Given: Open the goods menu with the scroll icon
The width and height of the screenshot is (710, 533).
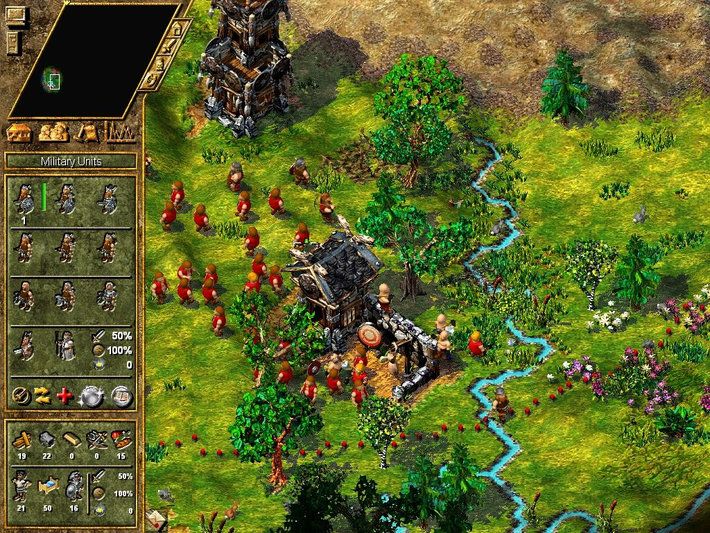Looking at the screenshot, I should (87, 132).
